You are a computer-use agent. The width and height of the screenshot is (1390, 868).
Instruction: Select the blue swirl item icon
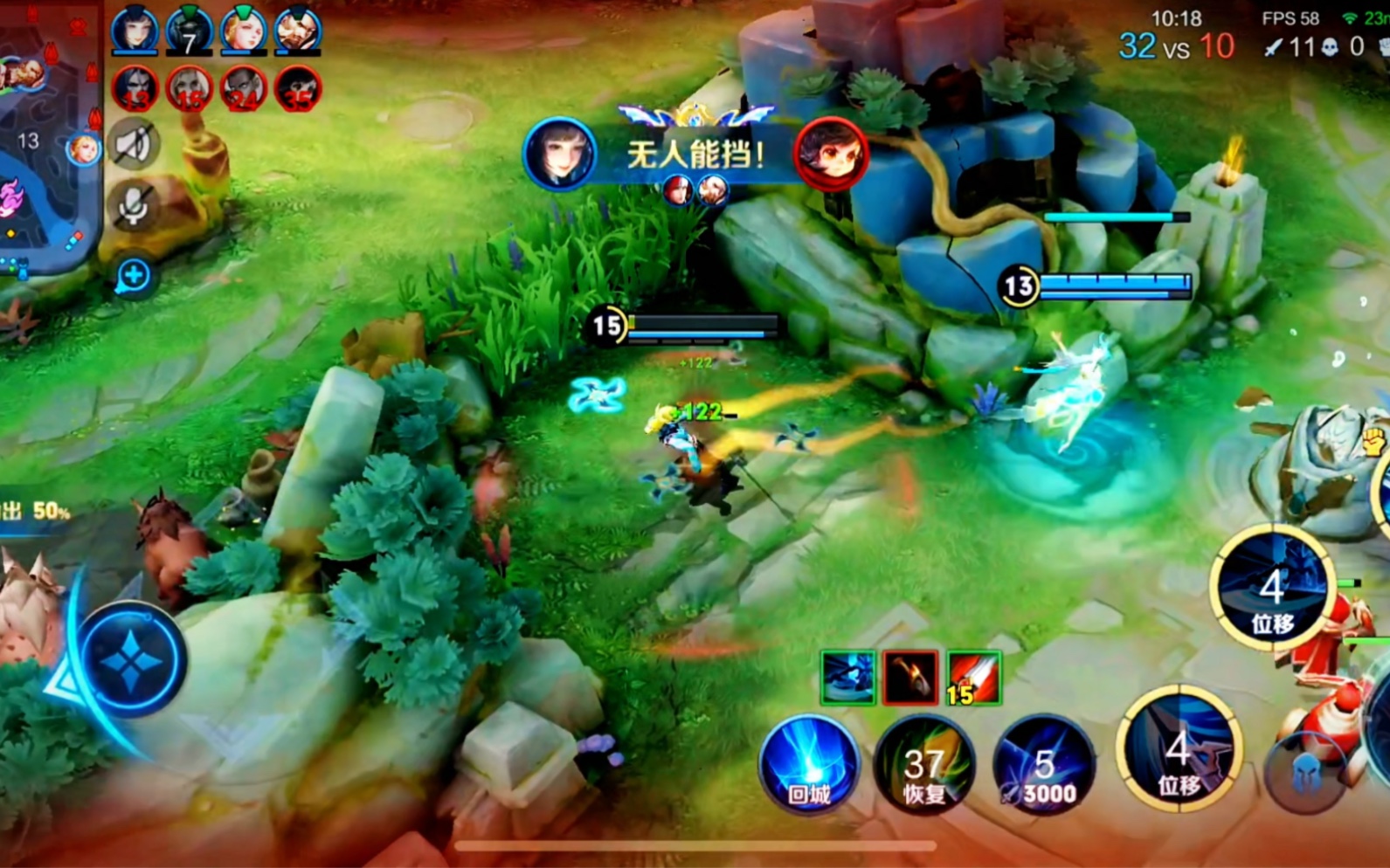[x=847, y=677]
